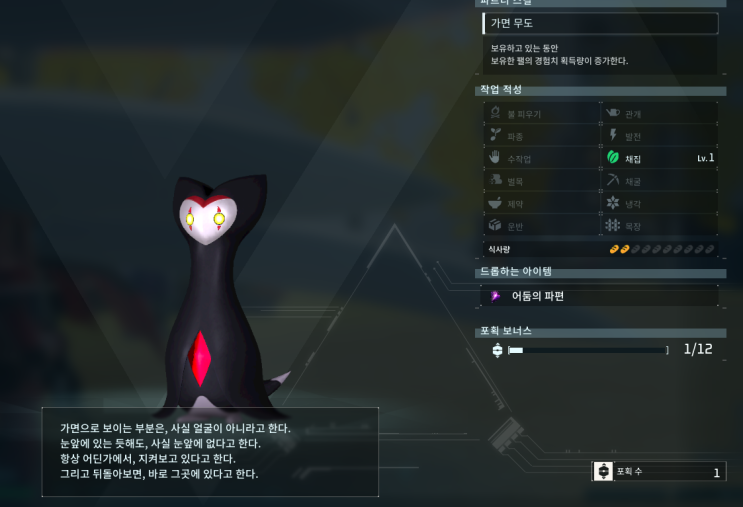Select the 파종 work suitability row
This screenshot has width=743, height=507.
(x=541, y=136)
